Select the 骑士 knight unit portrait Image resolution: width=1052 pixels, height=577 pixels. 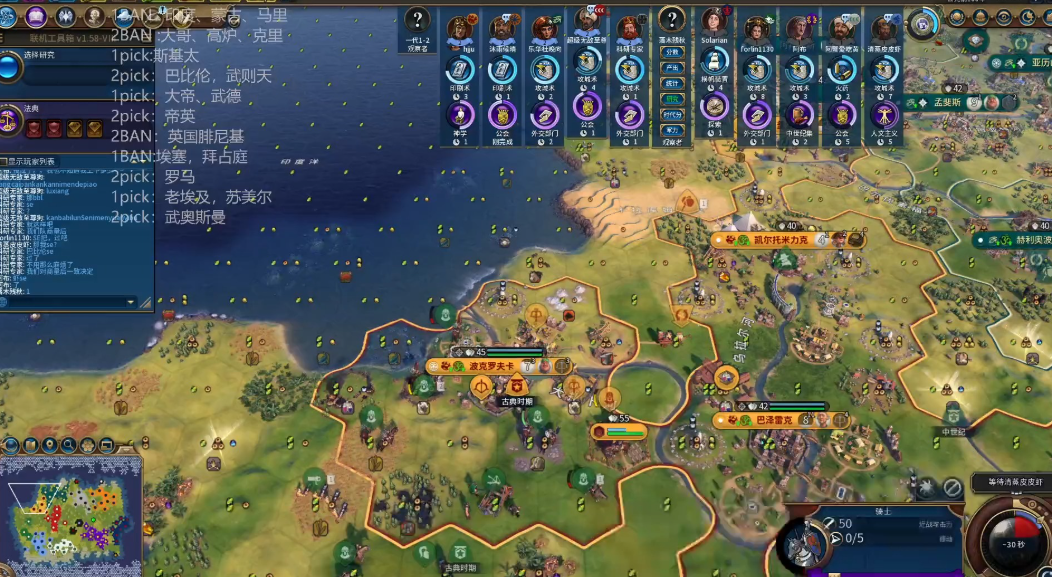(x=799, y=547)
